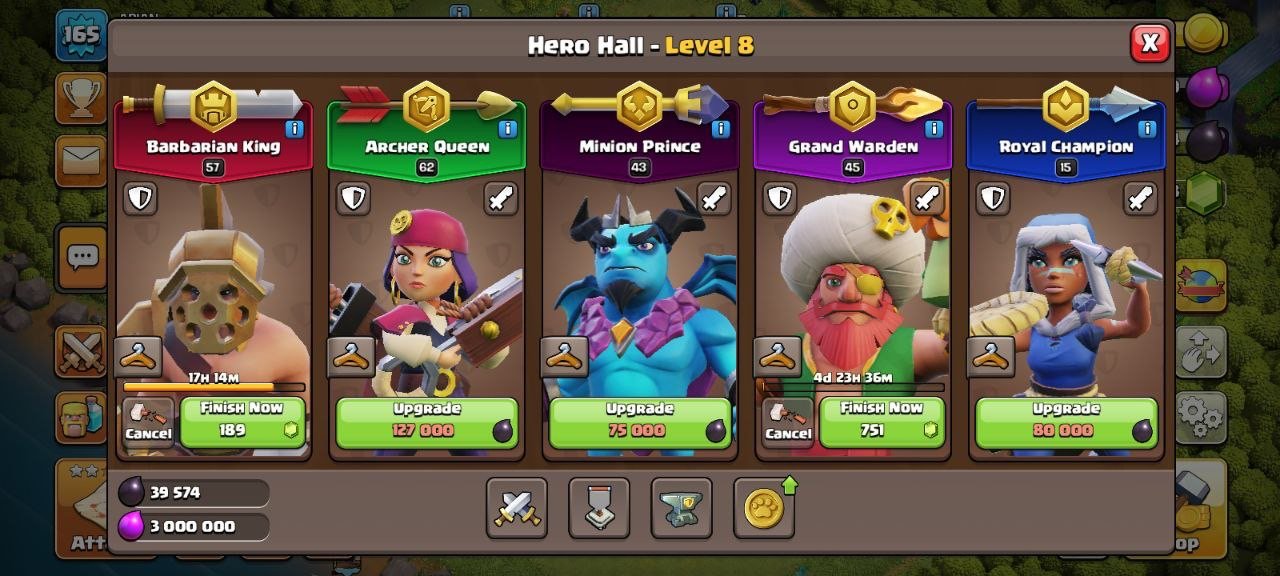This screenshot has width=1280, height=576.
Task: Open Royal Champion info
Action: 1146,129
